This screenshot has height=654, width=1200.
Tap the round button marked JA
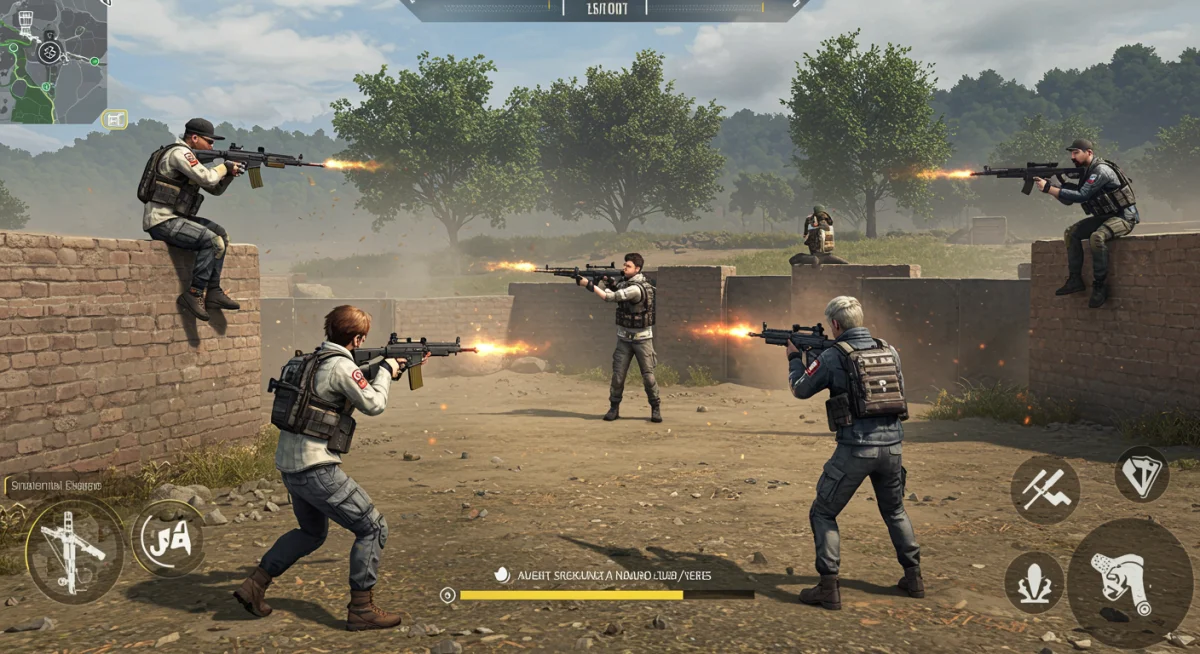coord(167,539)
